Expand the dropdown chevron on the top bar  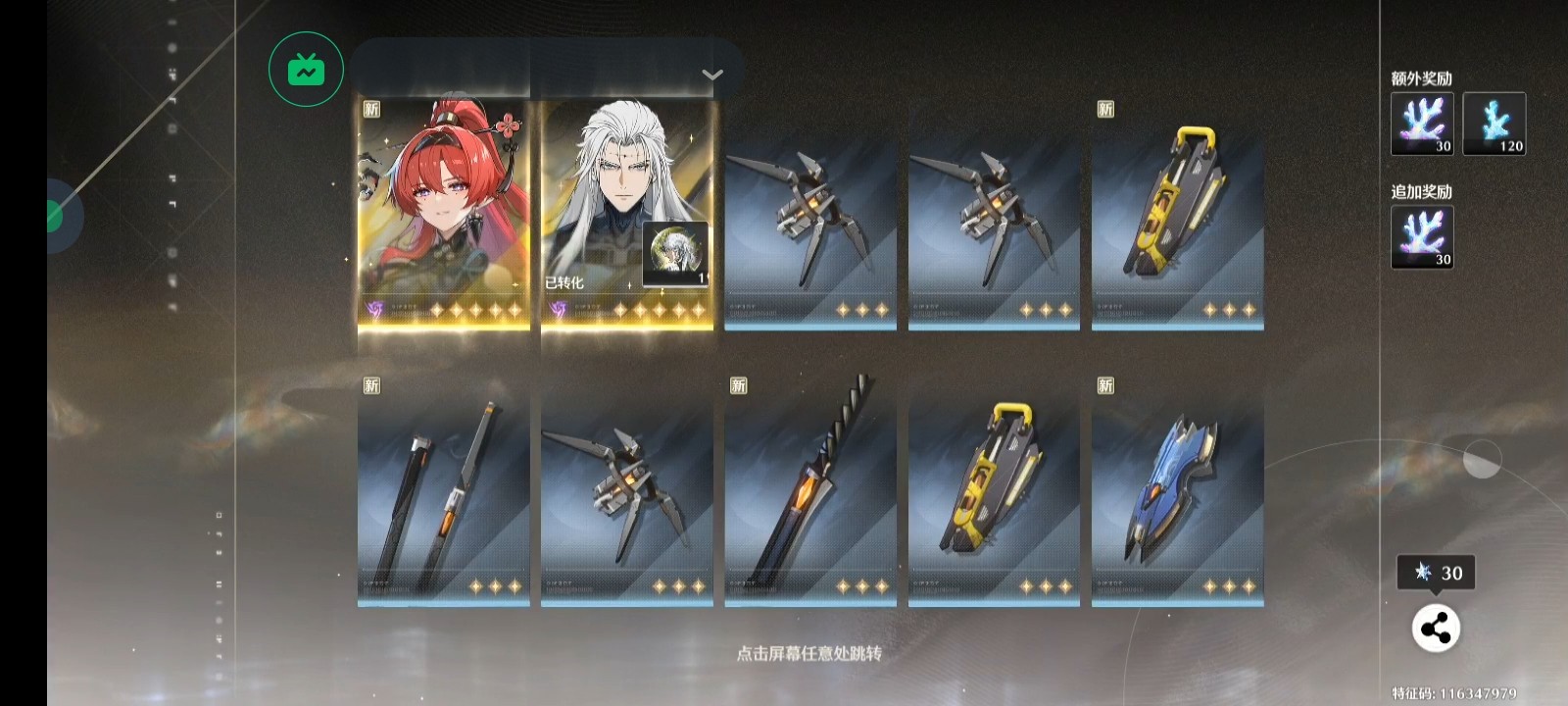pyautogui.click(x=712, y=75)
